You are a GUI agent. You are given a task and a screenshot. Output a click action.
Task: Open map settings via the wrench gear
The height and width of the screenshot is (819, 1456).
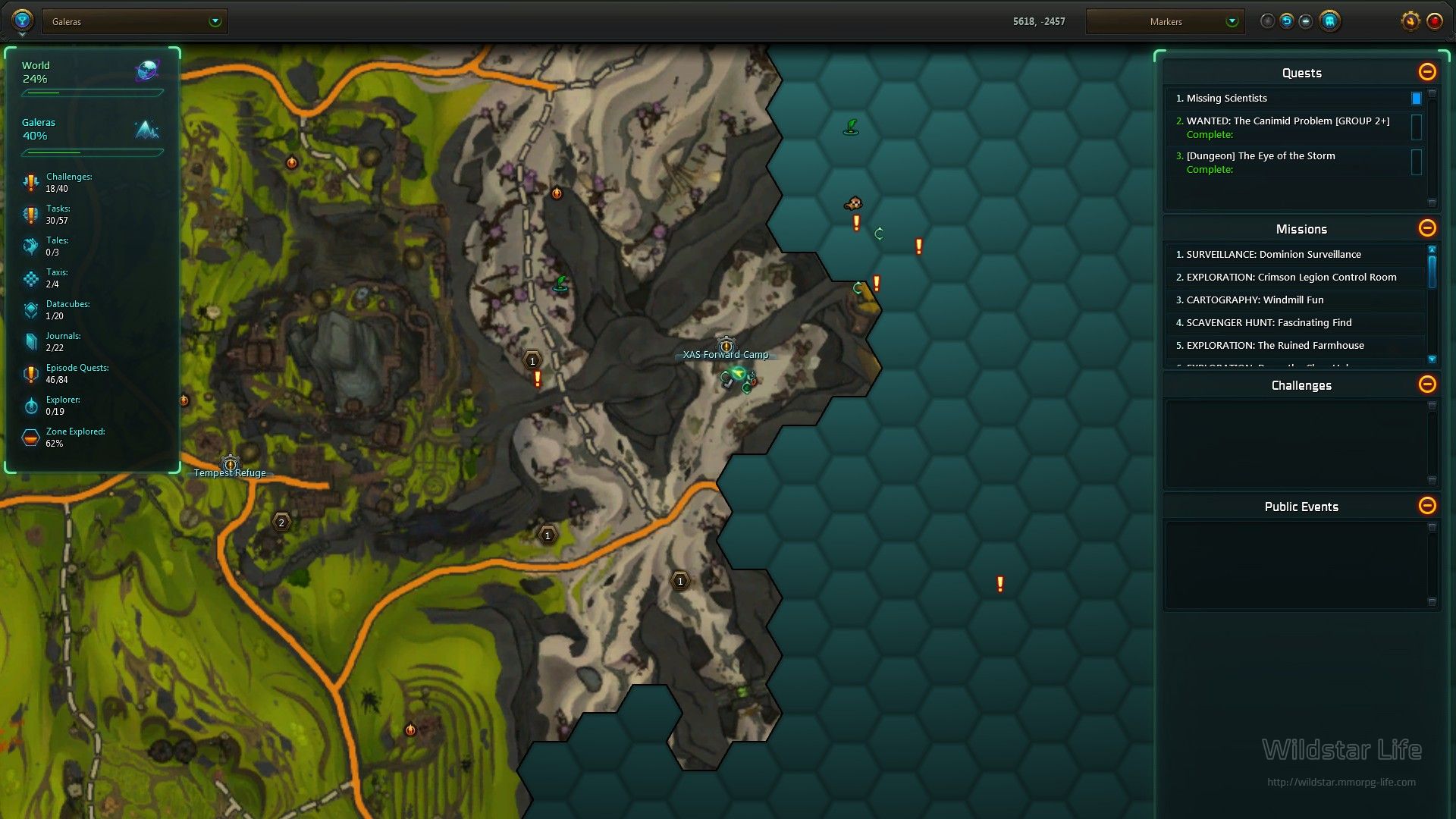tap(1410, 21)
